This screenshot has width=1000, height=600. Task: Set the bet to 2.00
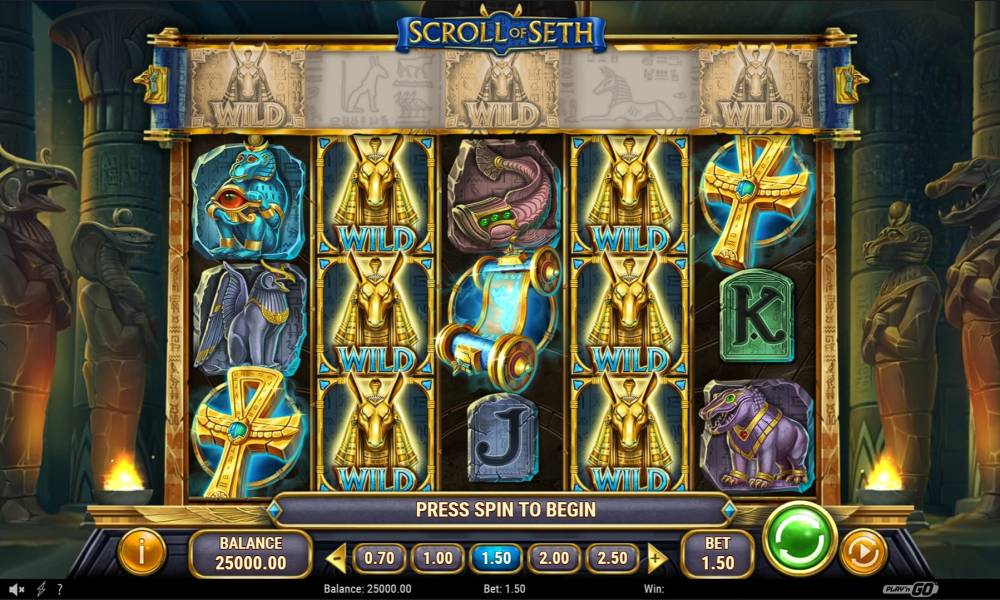point(553,557)
